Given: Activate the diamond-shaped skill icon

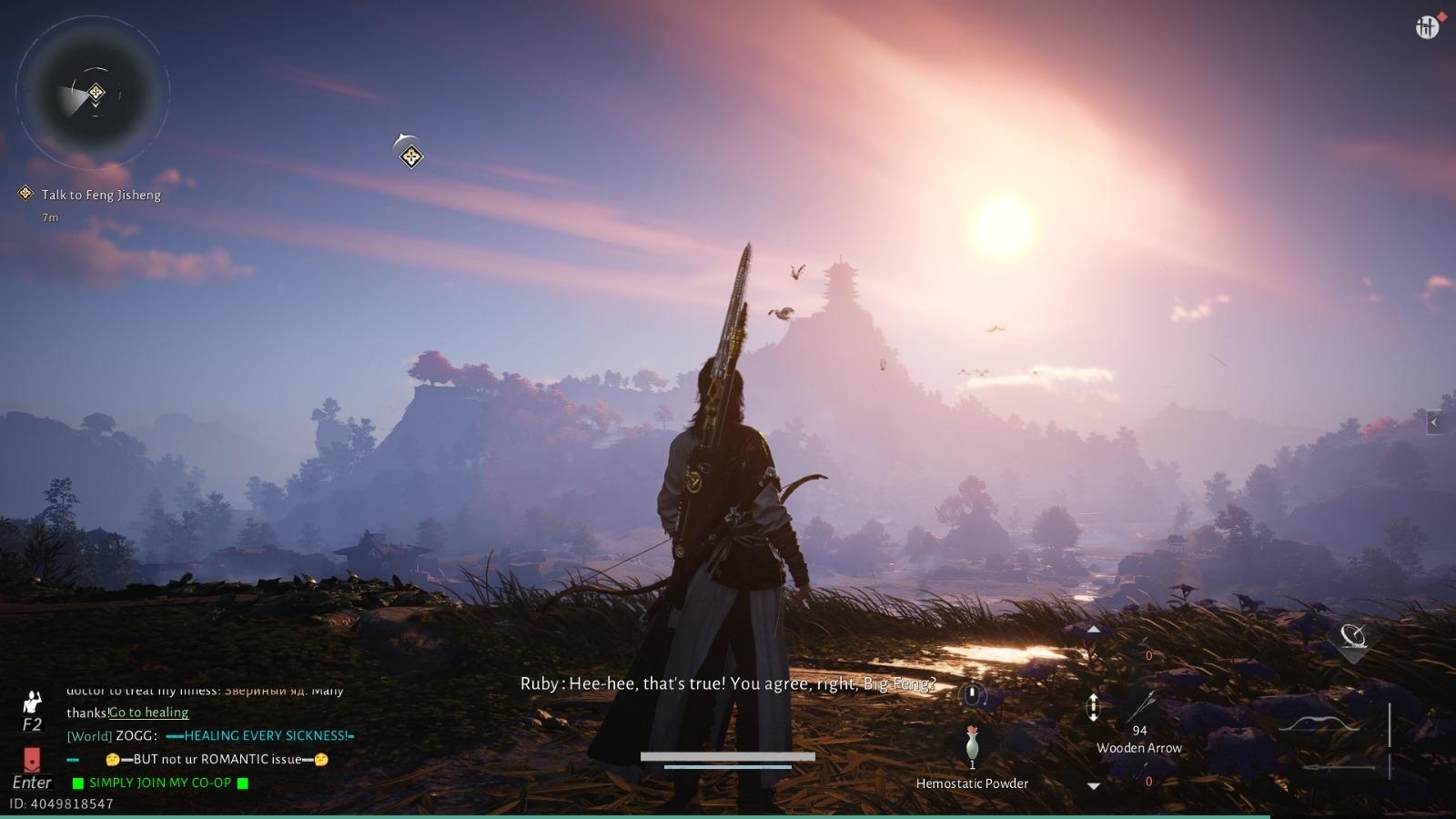Looking at the screenshot, I should [1353, 637].
